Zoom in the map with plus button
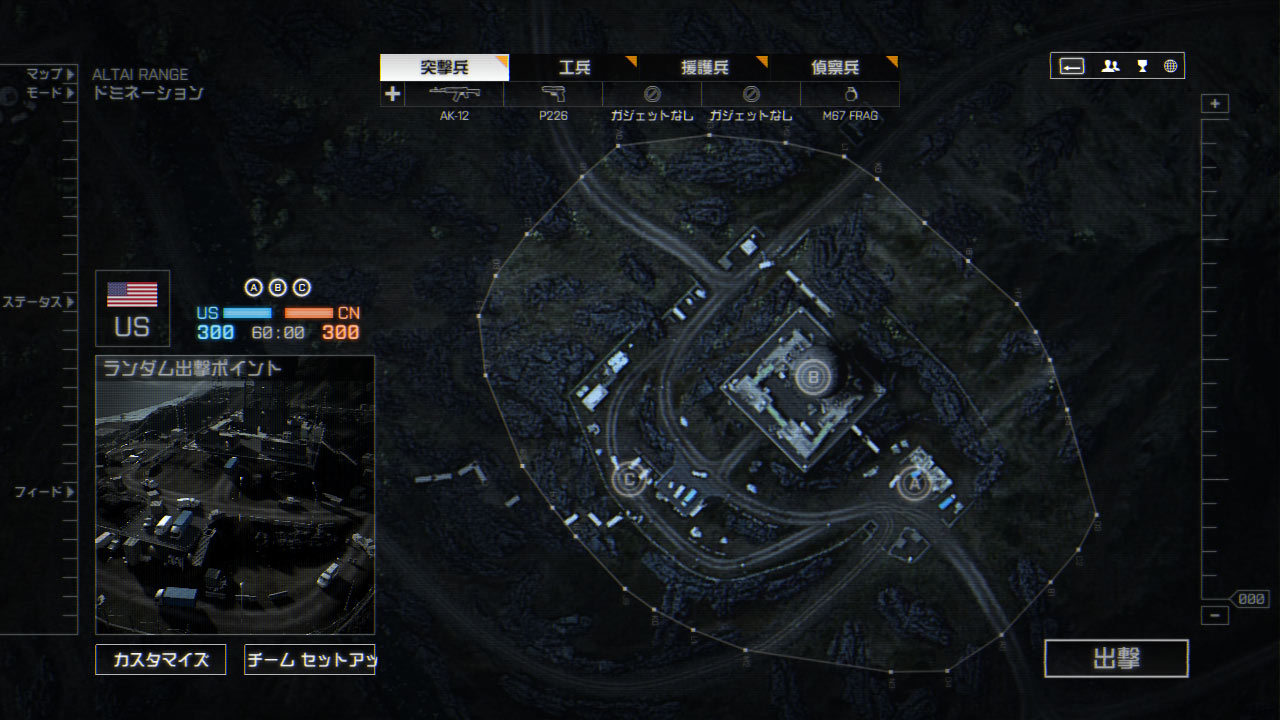This screenshot has width=1280, height=720. 1215,104
